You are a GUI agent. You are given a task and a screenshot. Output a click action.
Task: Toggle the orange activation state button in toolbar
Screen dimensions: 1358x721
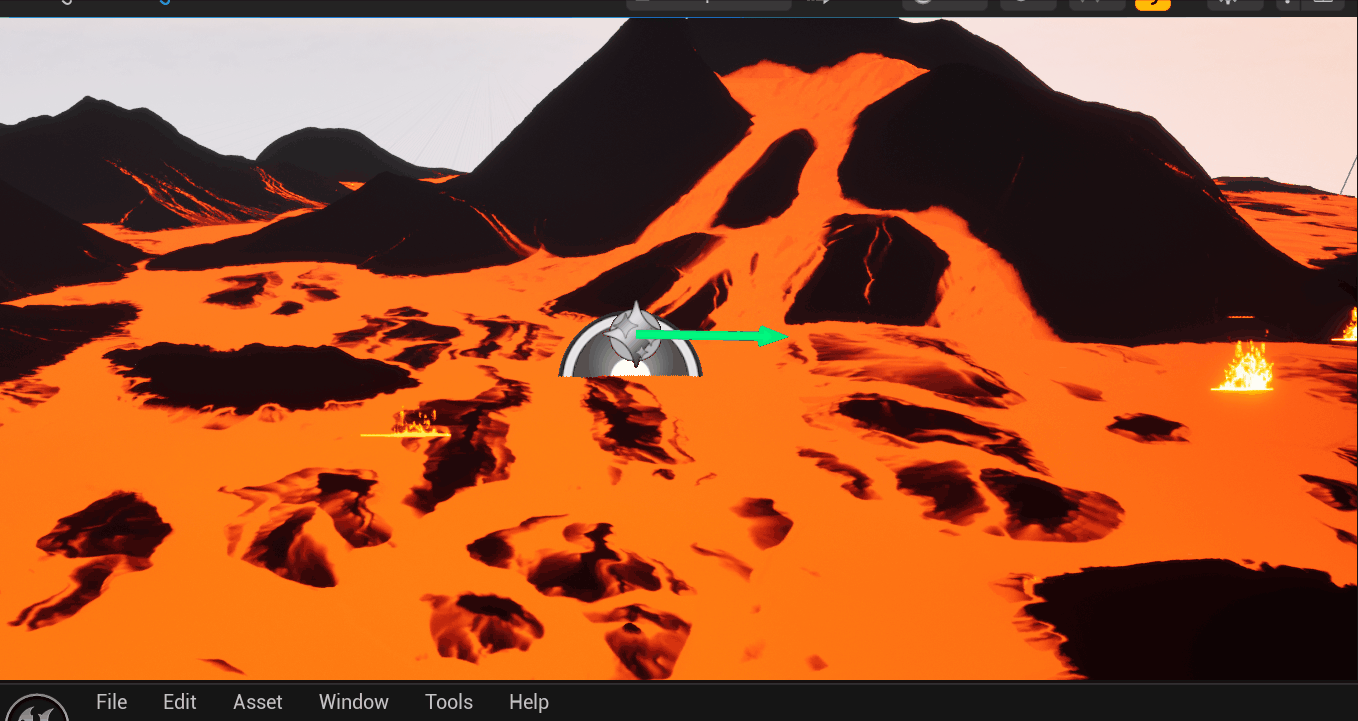(x=1152, y=3)
